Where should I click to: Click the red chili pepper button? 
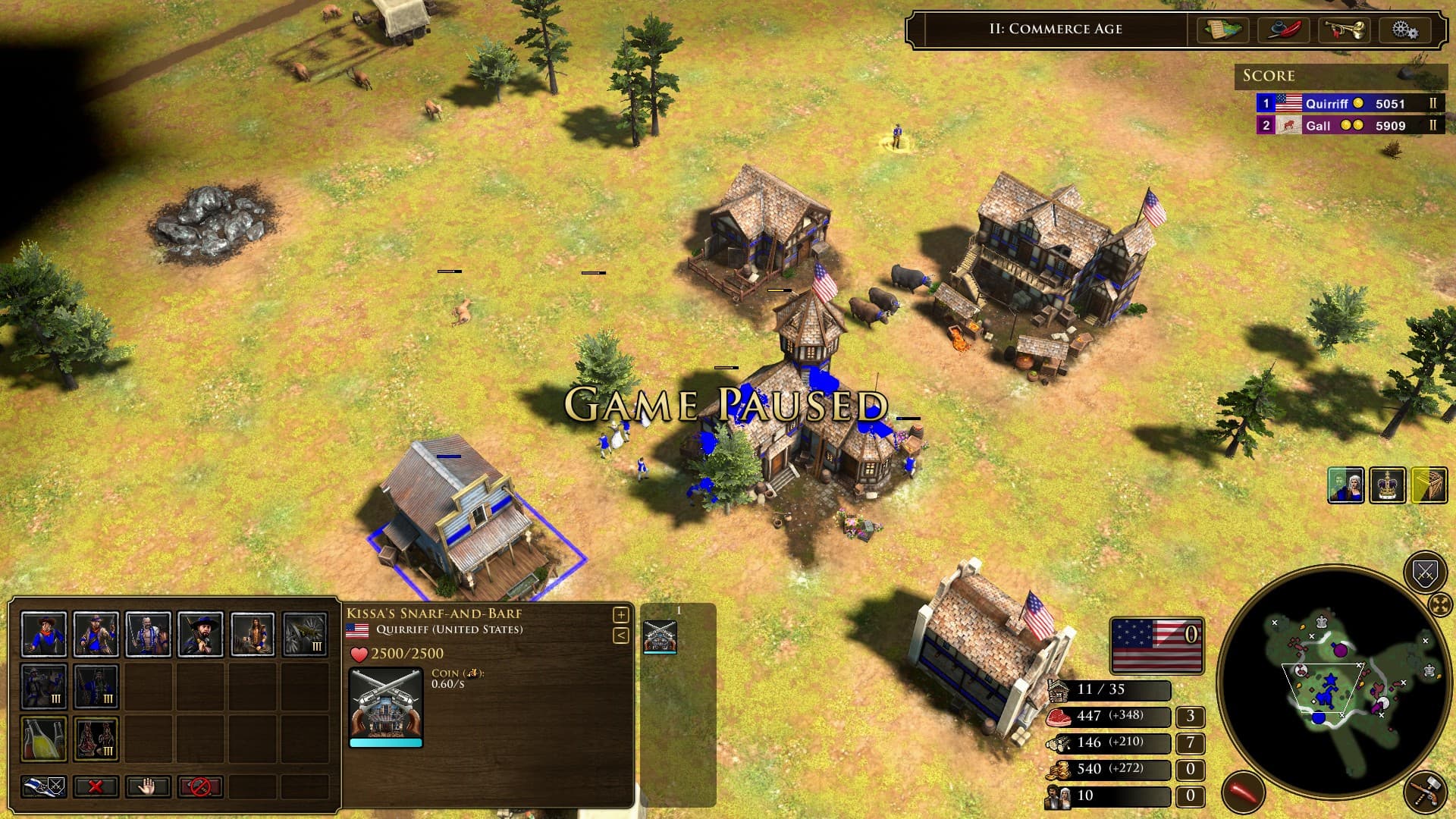click(1244, 792)
